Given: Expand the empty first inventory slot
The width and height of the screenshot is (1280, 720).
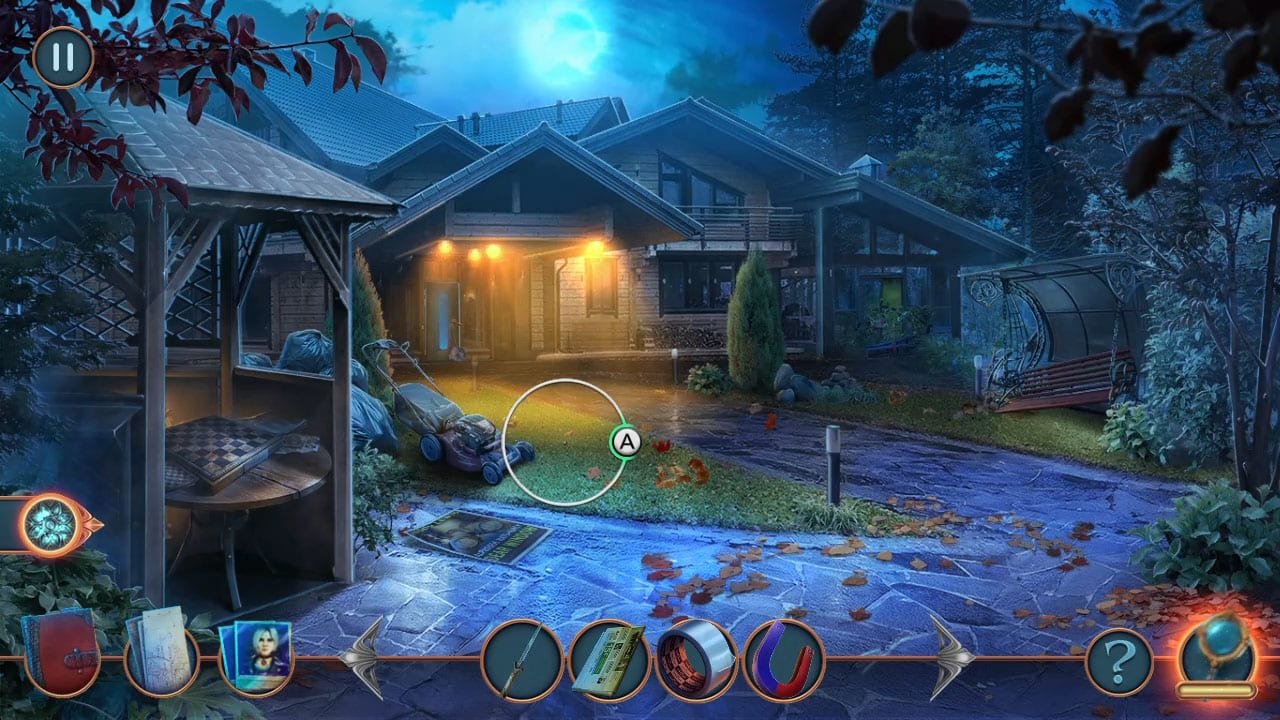Looking at the screenshot, I should (x=520, y=658).
